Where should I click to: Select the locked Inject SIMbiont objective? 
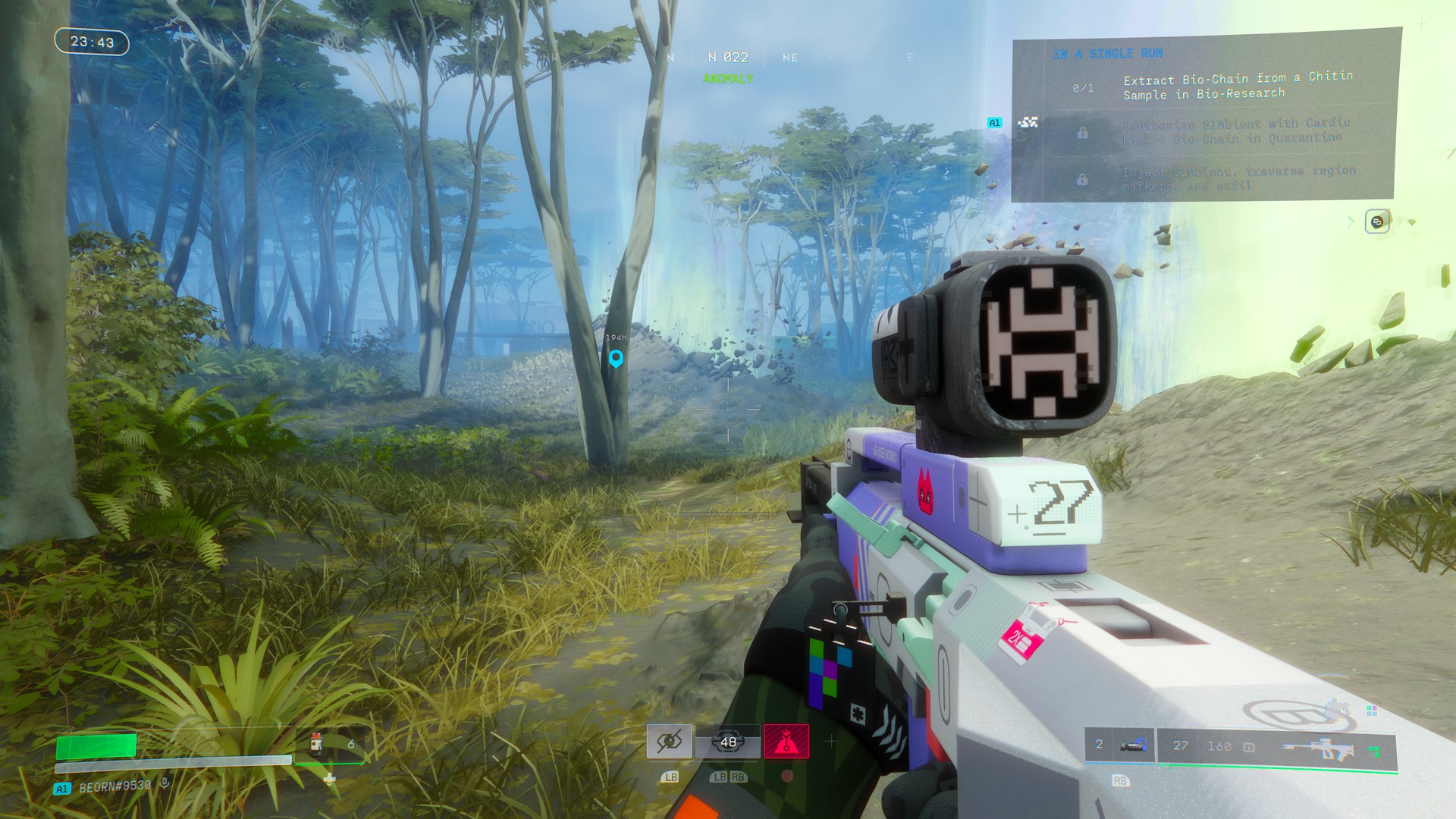[1238, 178]
